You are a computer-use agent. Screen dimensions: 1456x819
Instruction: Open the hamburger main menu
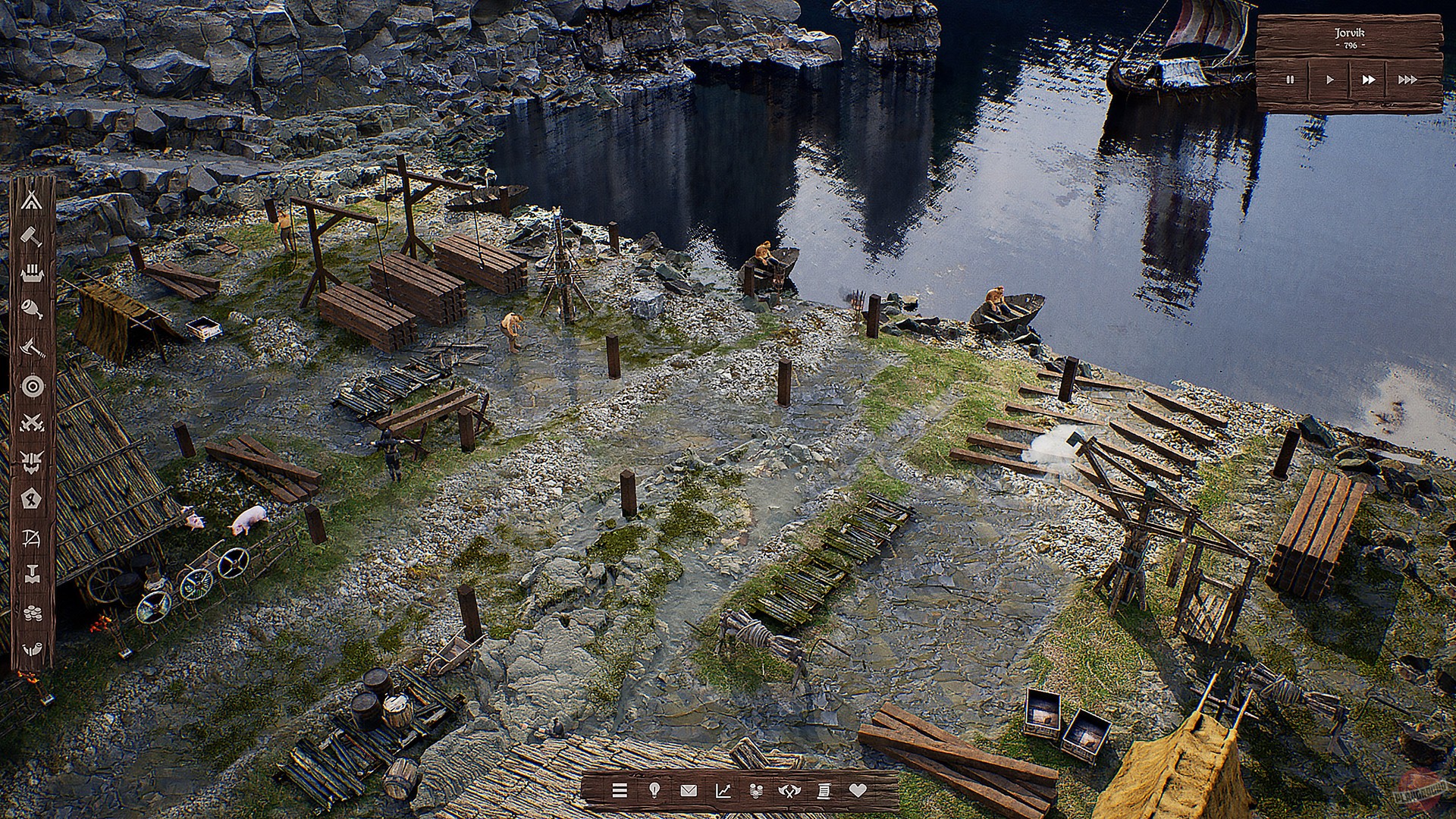[x=620, y=790]
